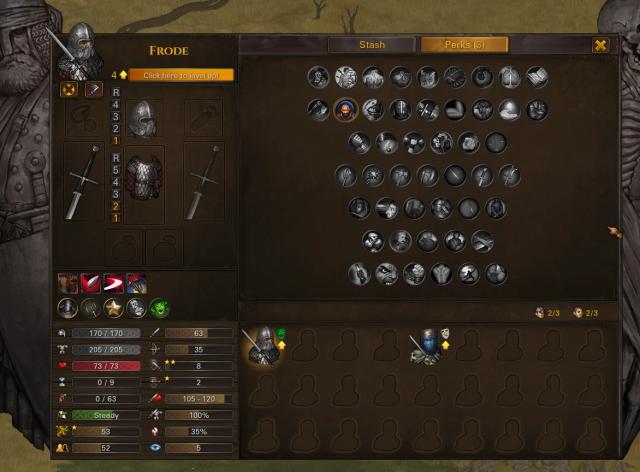Click the level up button
640x472 pixels.
181,75
